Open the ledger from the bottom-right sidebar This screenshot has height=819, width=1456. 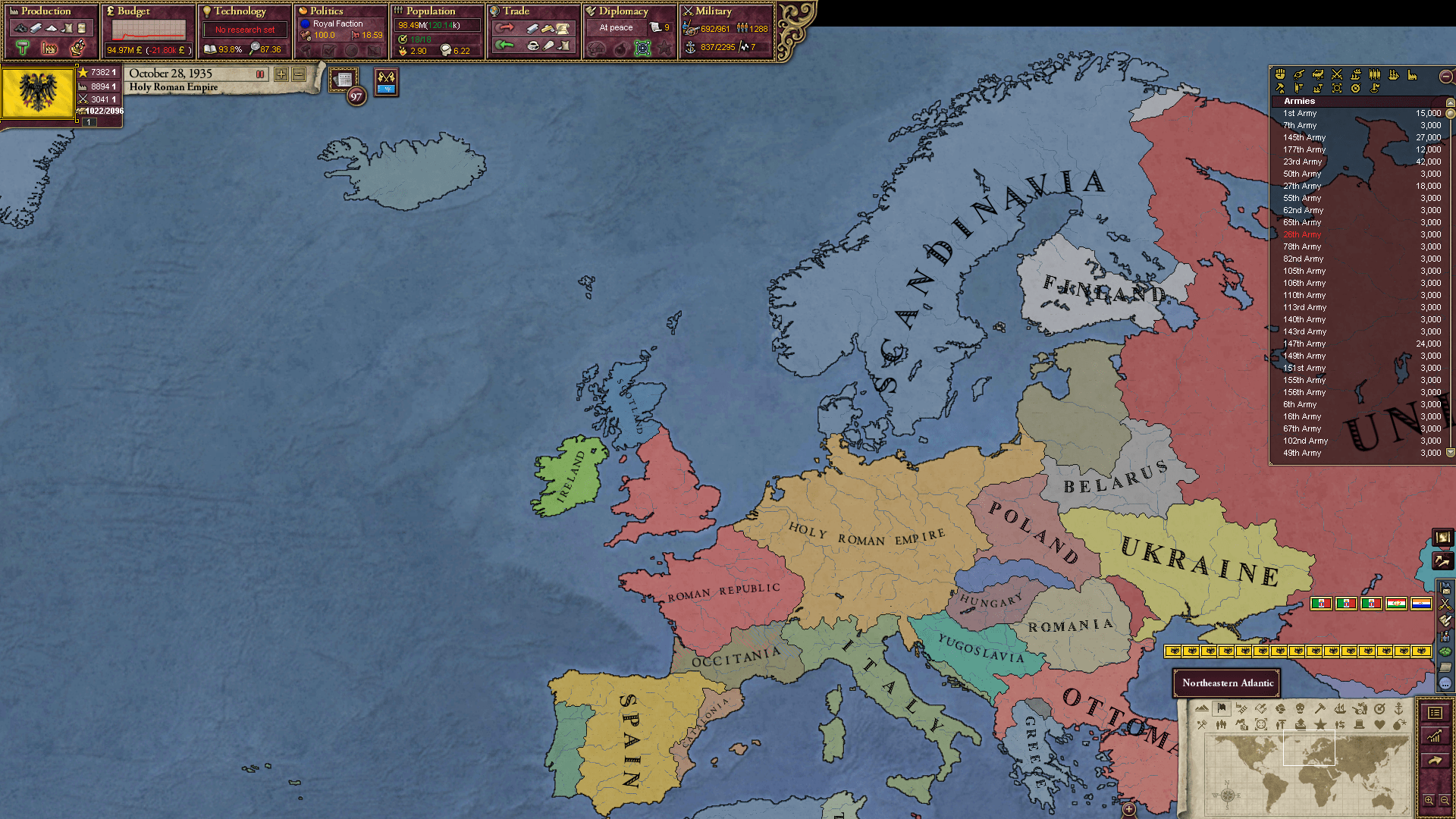pos(1436,712)
